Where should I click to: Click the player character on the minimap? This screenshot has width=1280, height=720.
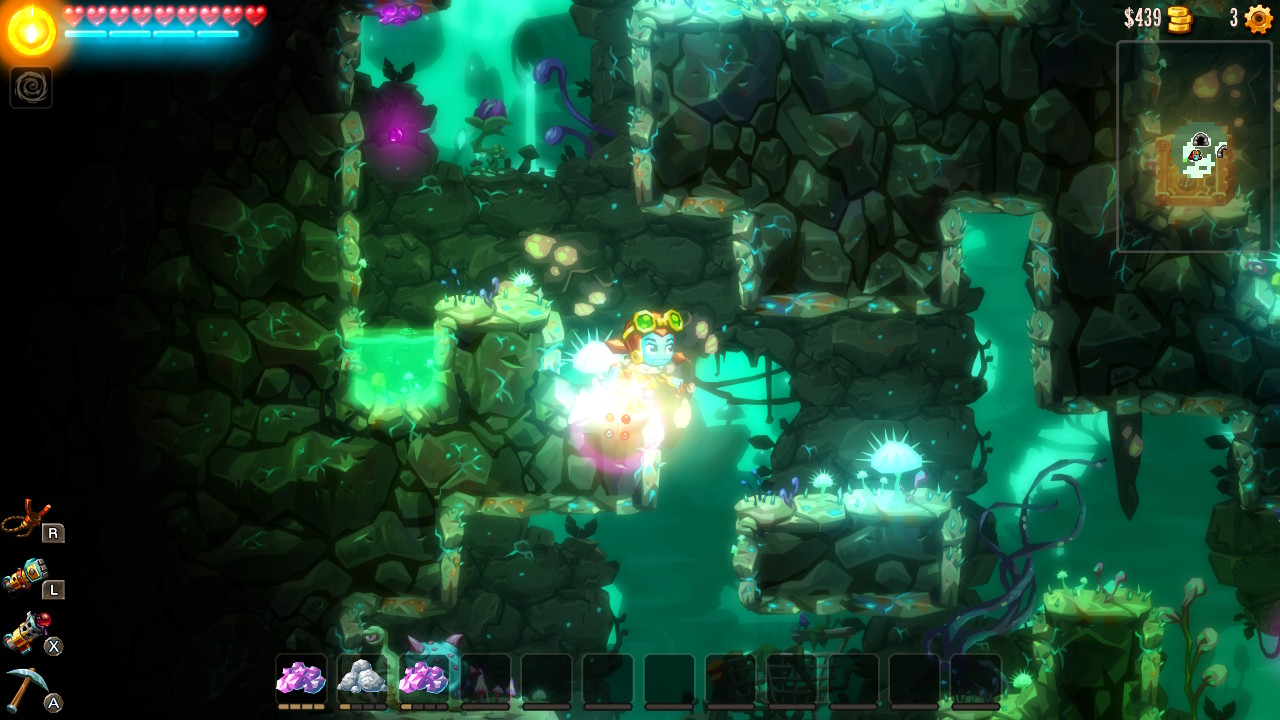[x=1194, y=156]
